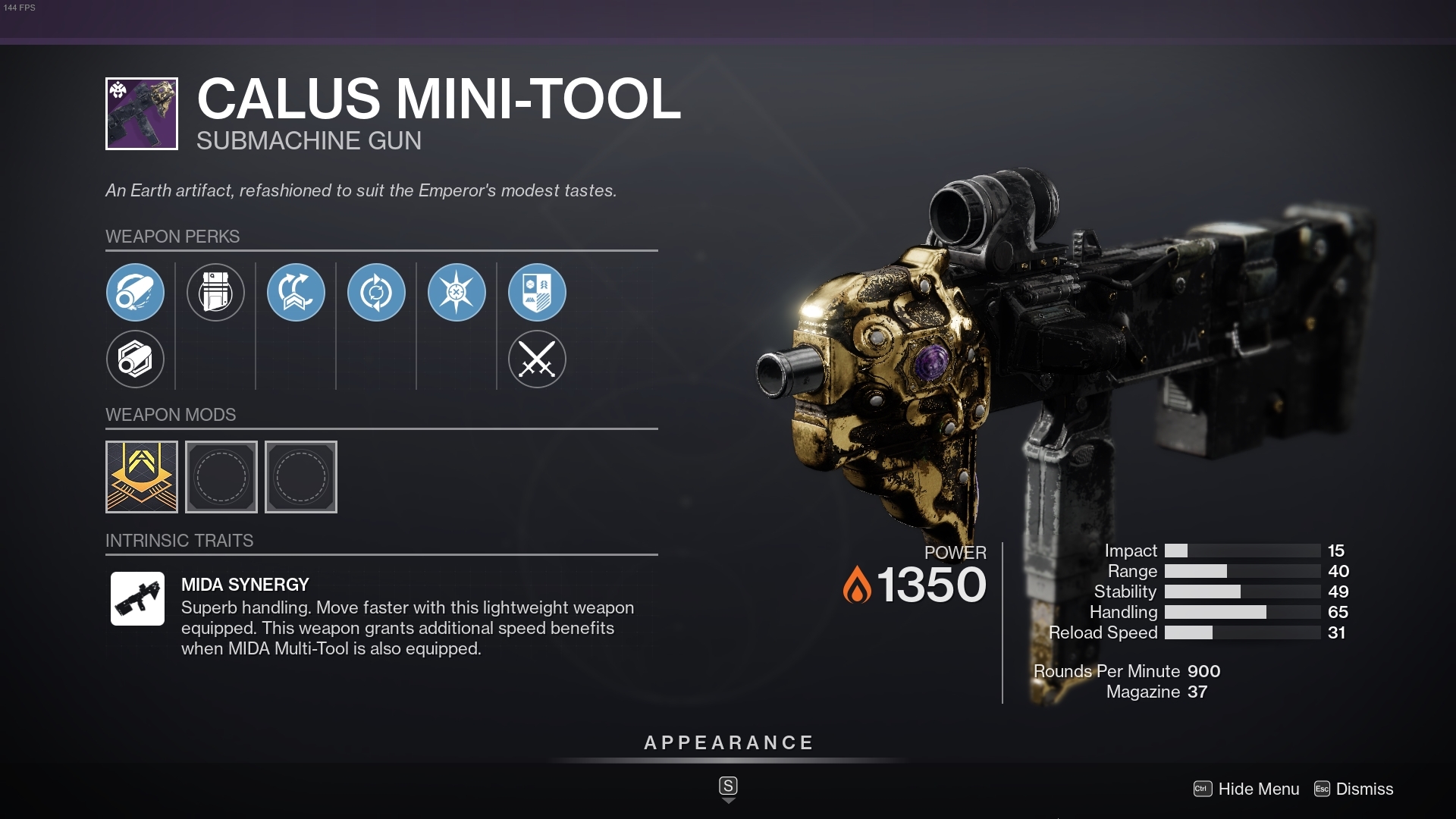Viewport: 1456px width, 819px height.
Task: Switch to the Weapon Perks section header
Action: [171, 237]
